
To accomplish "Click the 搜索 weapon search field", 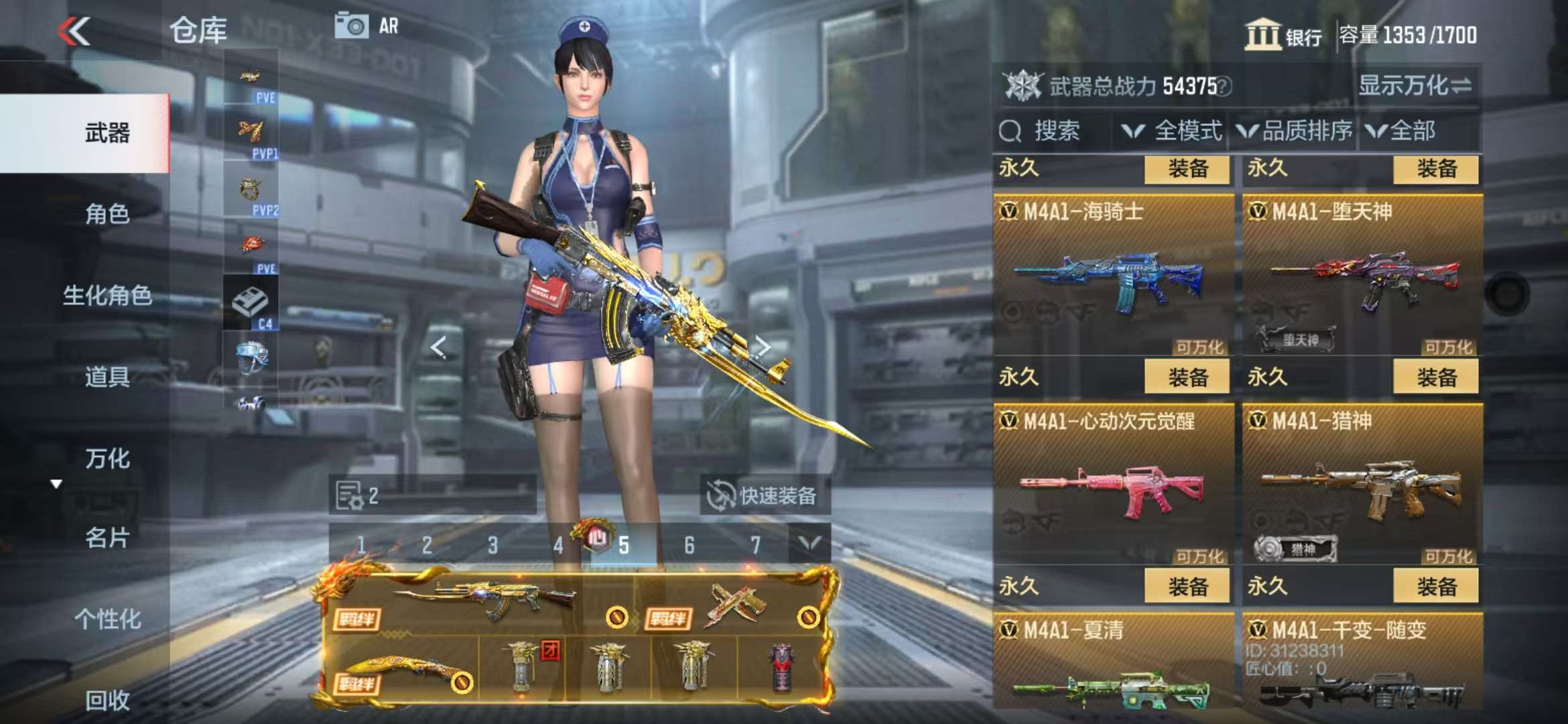I will pyautogui.click(x=1055, y=131).
